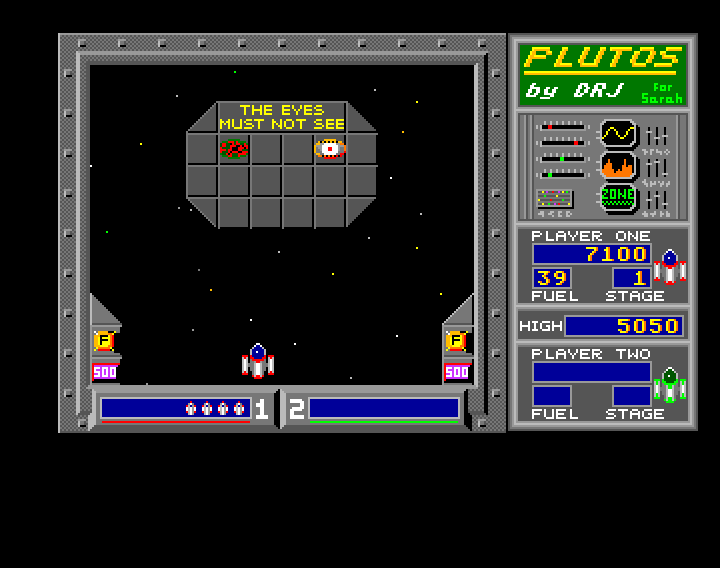This screenshot has height=568, width=720.
Task: Click the Player One red ship icon
Action: (x=669, y=267)
